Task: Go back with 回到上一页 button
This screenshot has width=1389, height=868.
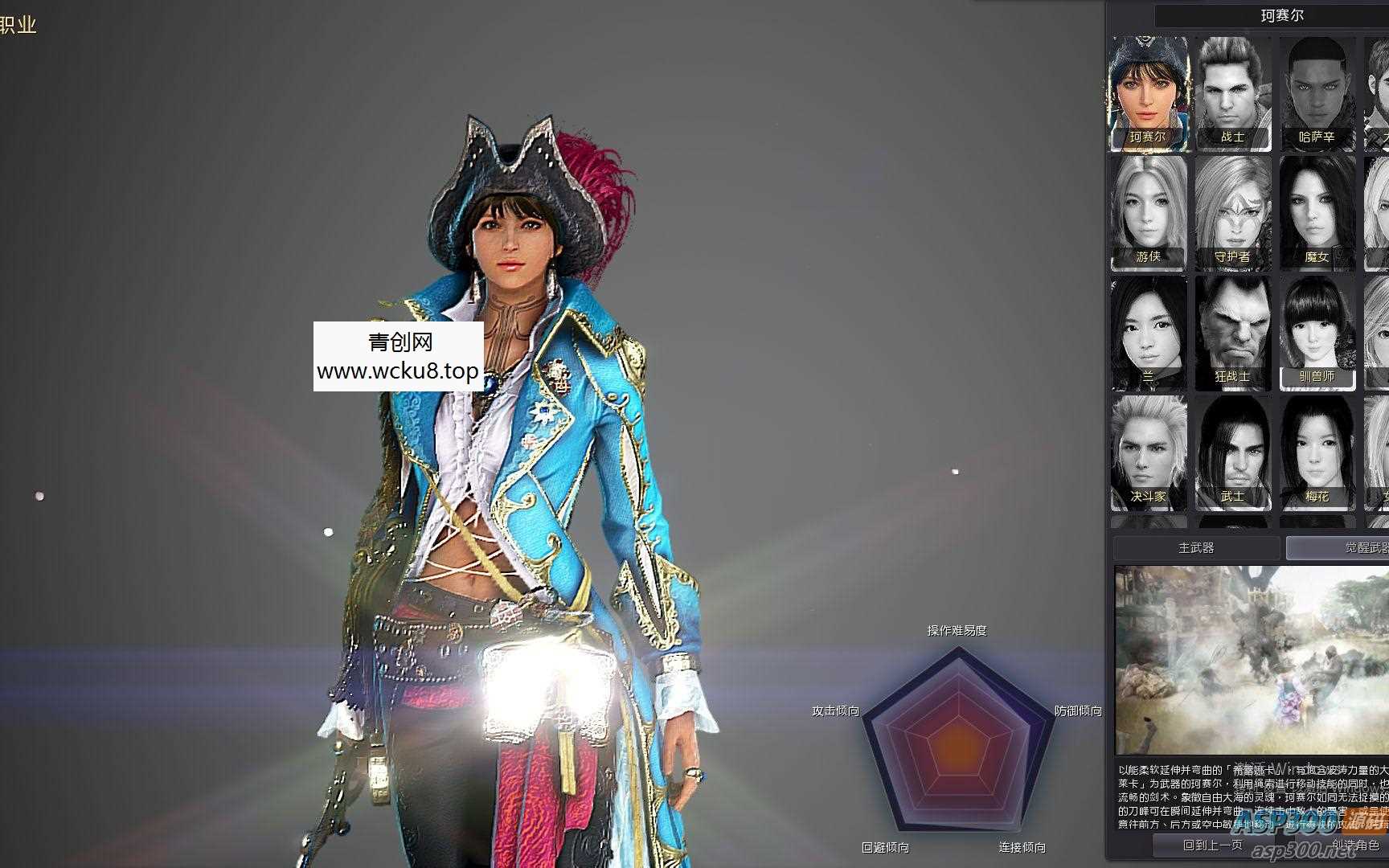Action: [1212, 845]
